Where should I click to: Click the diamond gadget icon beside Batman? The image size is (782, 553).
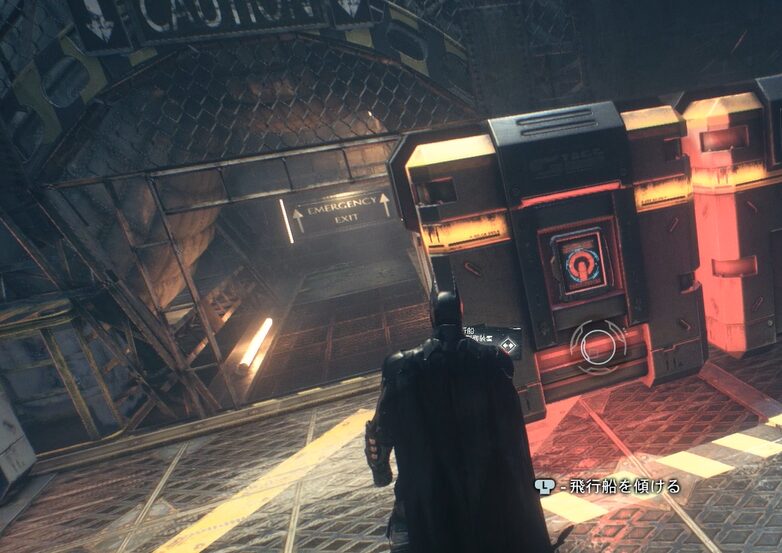(x=509, y=347)
